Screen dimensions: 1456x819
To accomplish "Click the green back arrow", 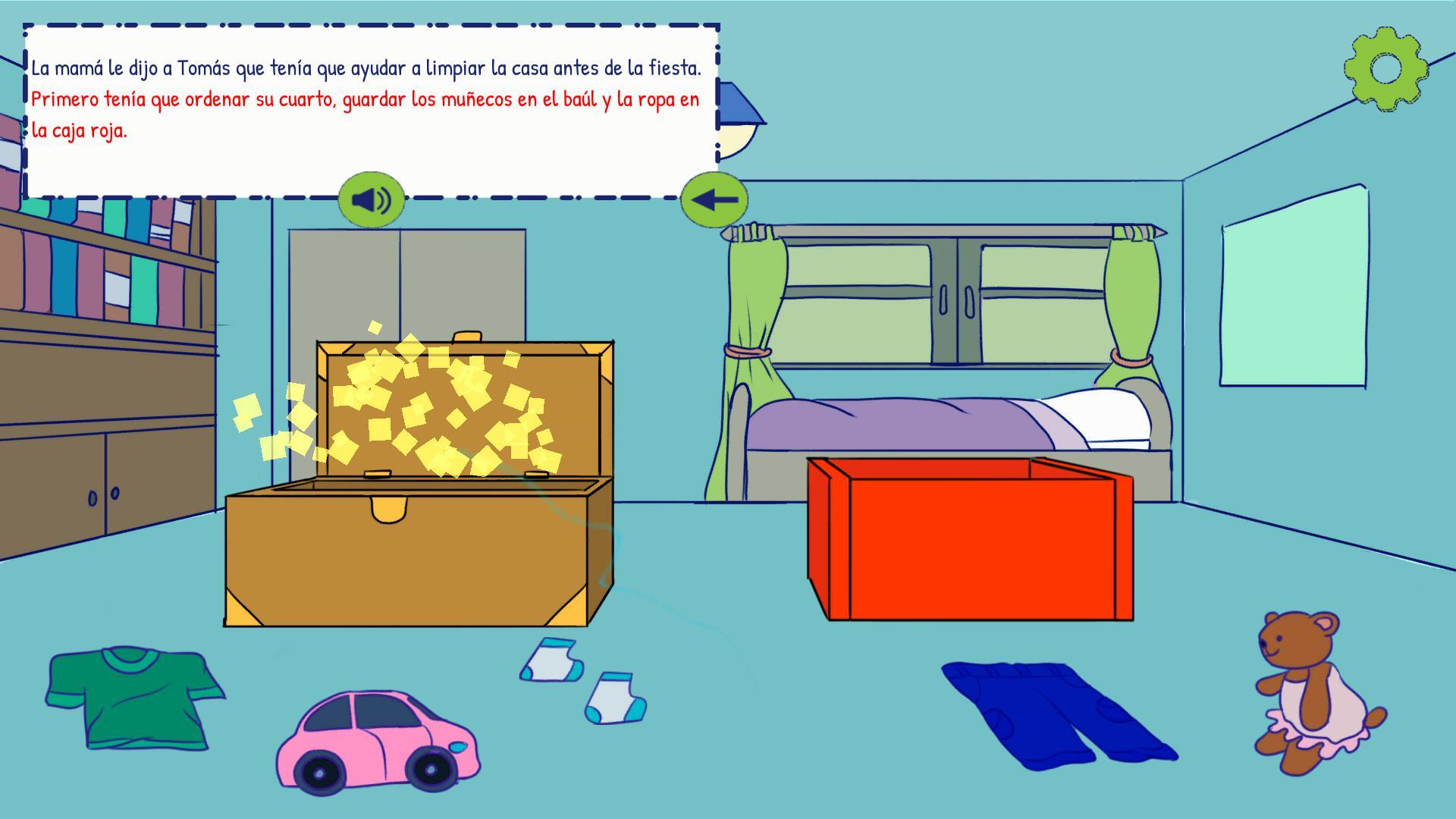I will pyautogui.click(x=714, y=199).
